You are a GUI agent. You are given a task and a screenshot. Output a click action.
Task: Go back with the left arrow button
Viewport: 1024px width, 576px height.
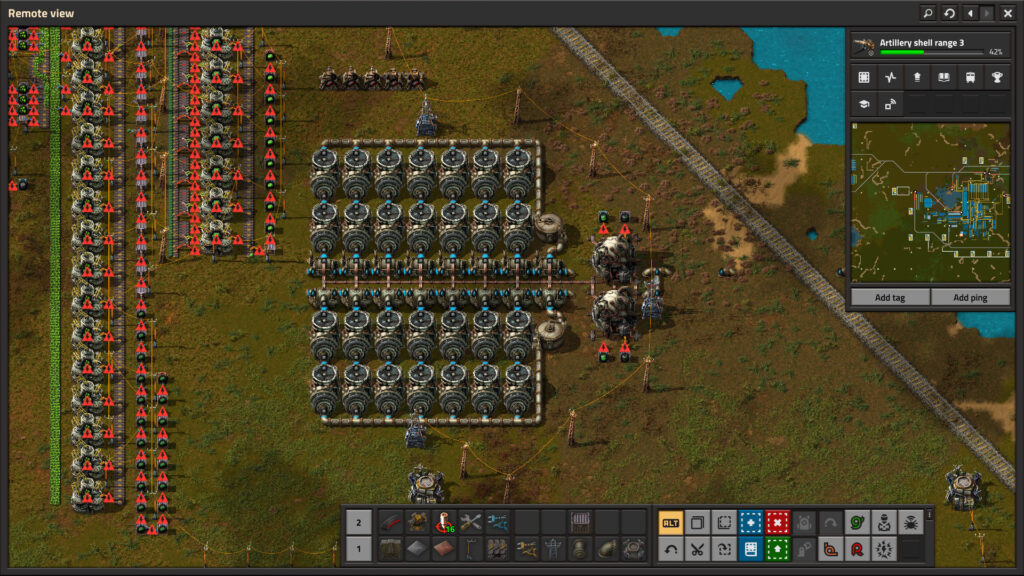(x=969, y=13)
